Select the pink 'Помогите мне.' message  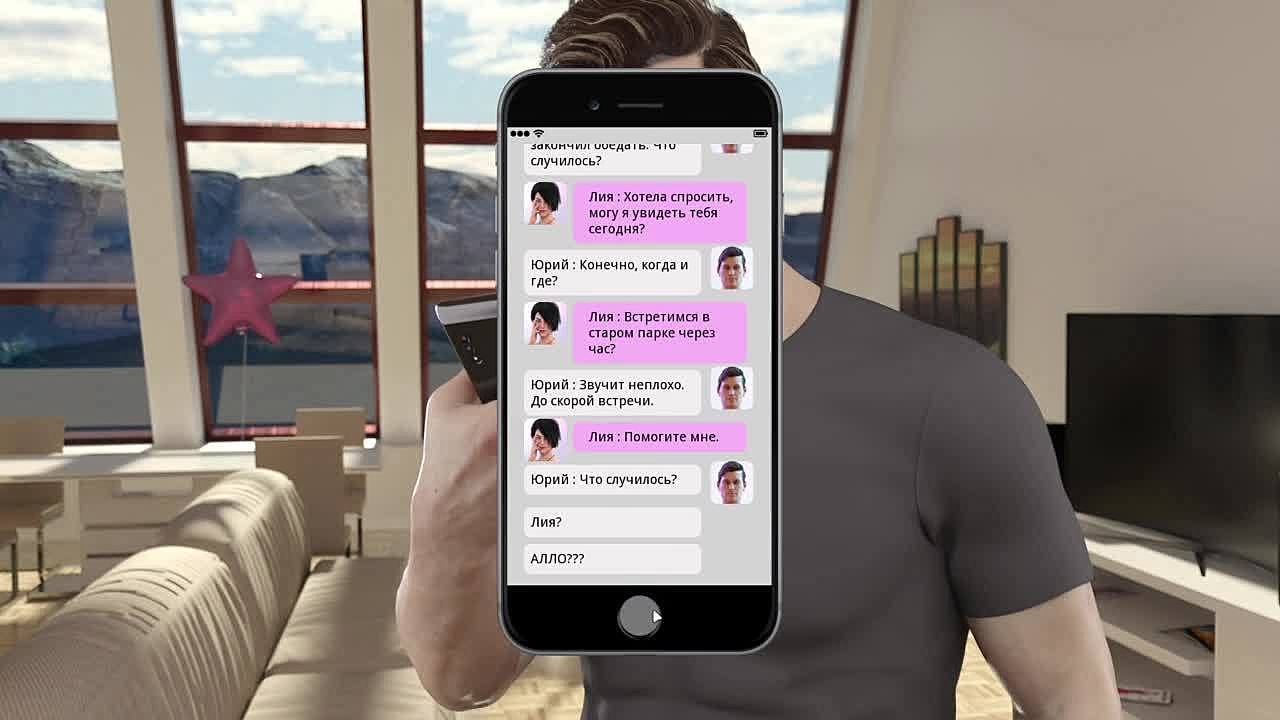(659, 437)
